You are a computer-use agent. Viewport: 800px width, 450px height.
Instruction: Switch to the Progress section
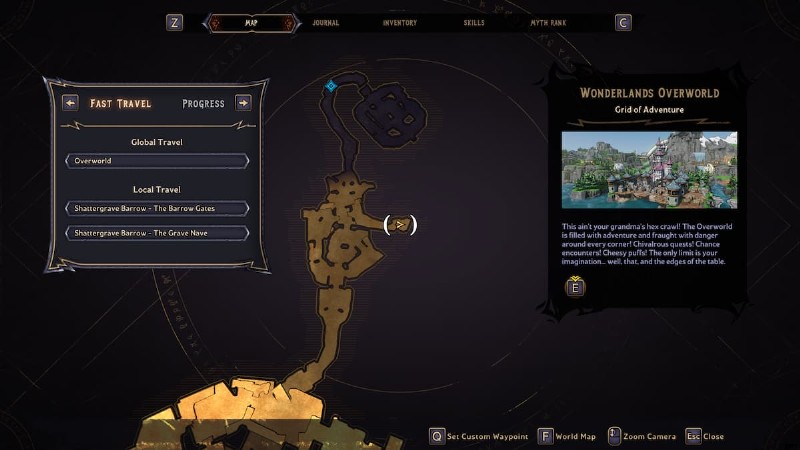click(x=203, y=103)
